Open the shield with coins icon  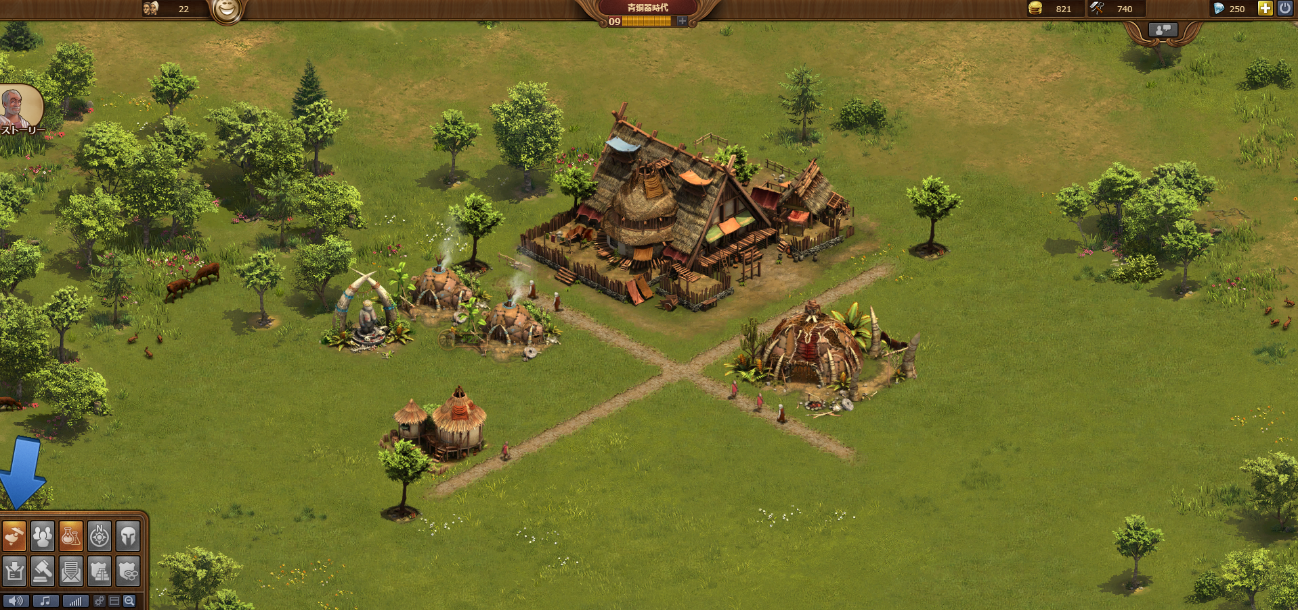coord(127,571)
